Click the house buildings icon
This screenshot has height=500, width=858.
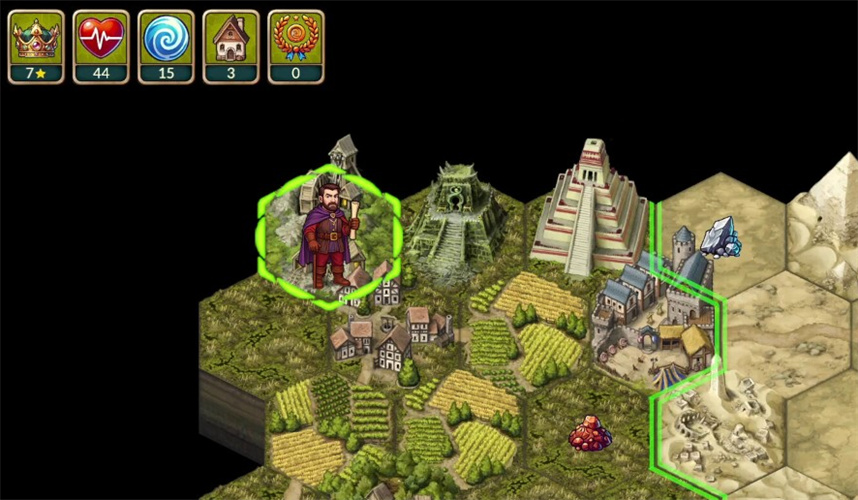pyautogui.click(x=231, y=38)
